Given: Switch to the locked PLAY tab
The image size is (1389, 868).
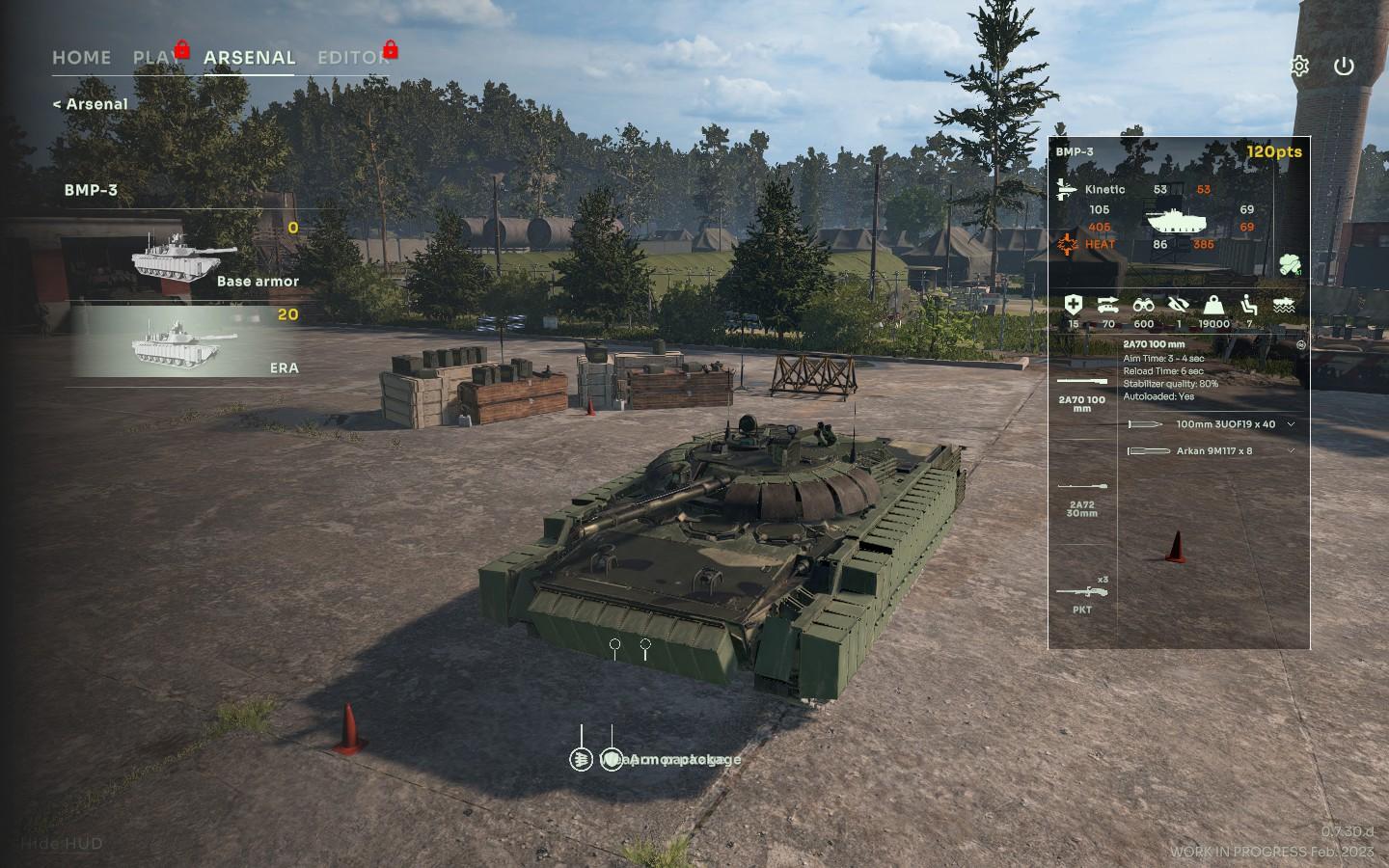Looking at the screenshot, I should pyautogui.click(x=154, y=58).
